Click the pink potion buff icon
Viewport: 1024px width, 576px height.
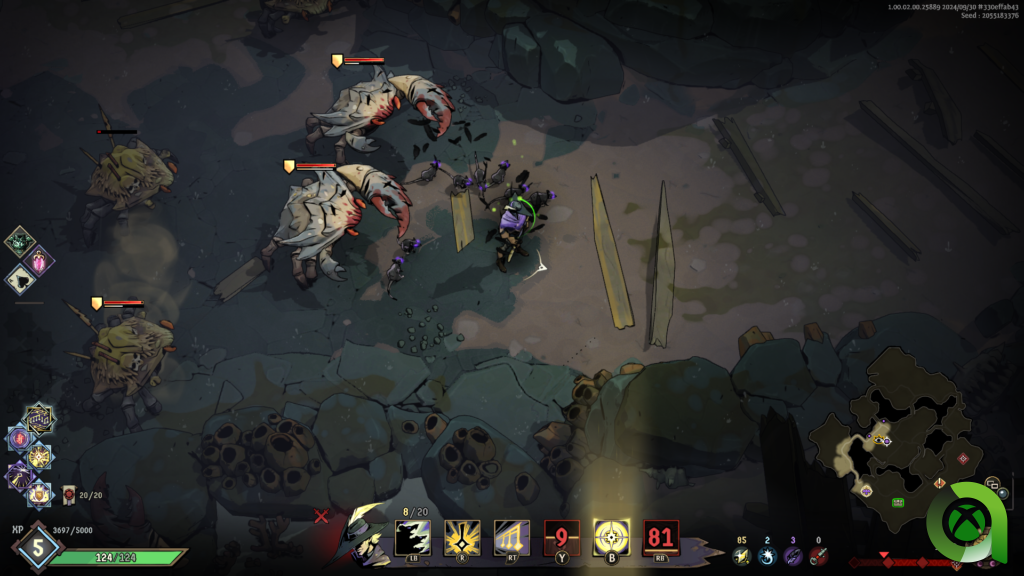(x=42, y=260)
